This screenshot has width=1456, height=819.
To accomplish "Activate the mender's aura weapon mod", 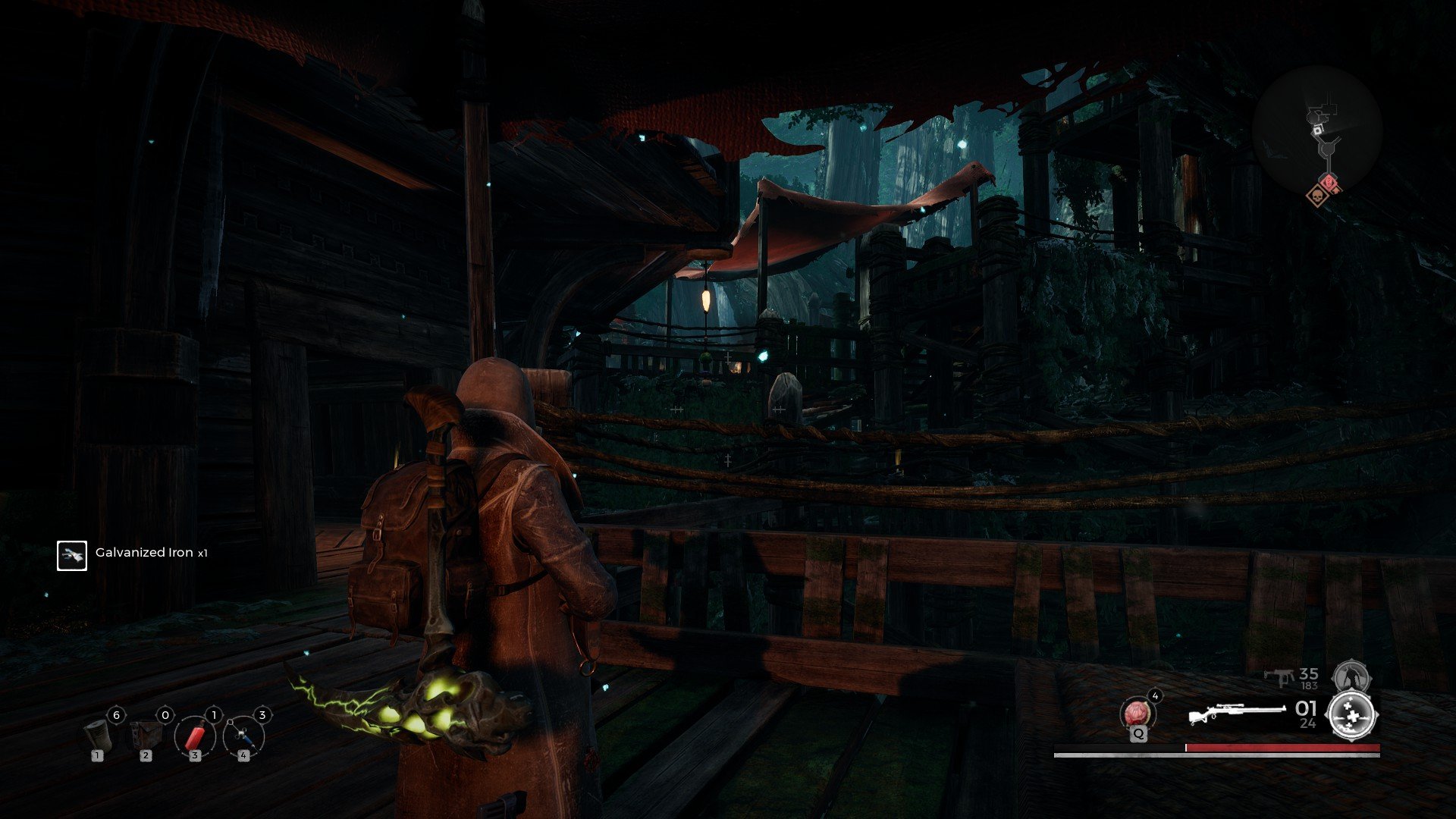I will click(x=1354, y=714).
